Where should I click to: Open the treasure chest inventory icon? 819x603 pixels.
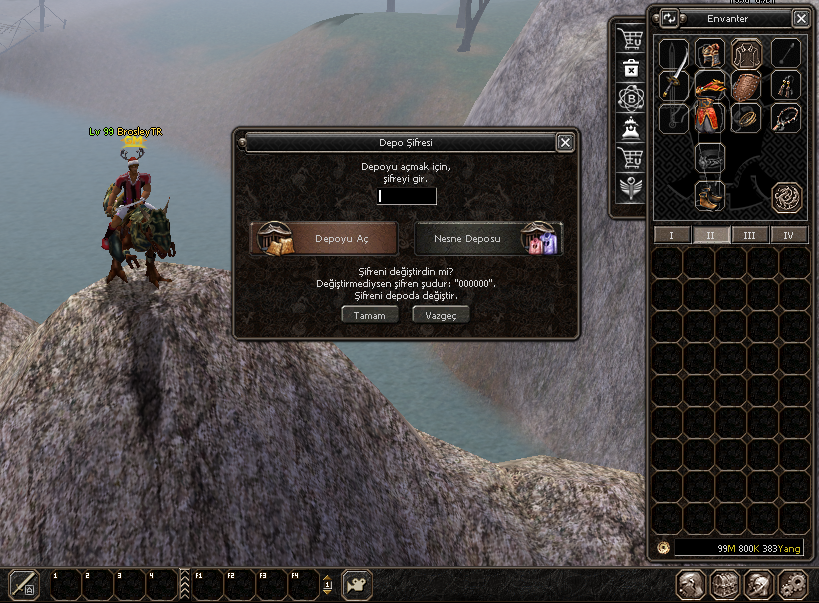coord(724,584)
